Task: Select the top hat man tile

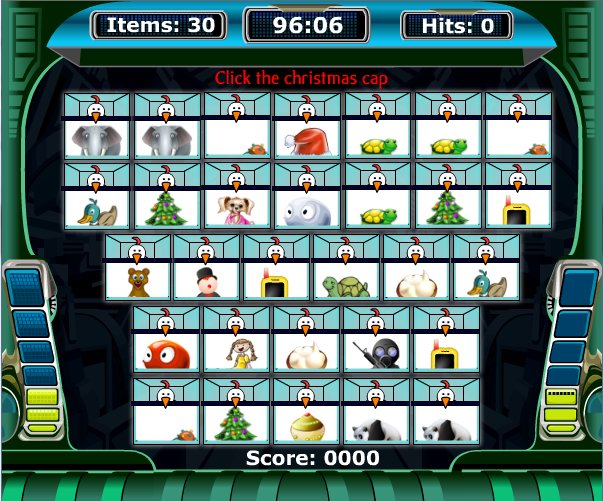Action: (208, 281)
